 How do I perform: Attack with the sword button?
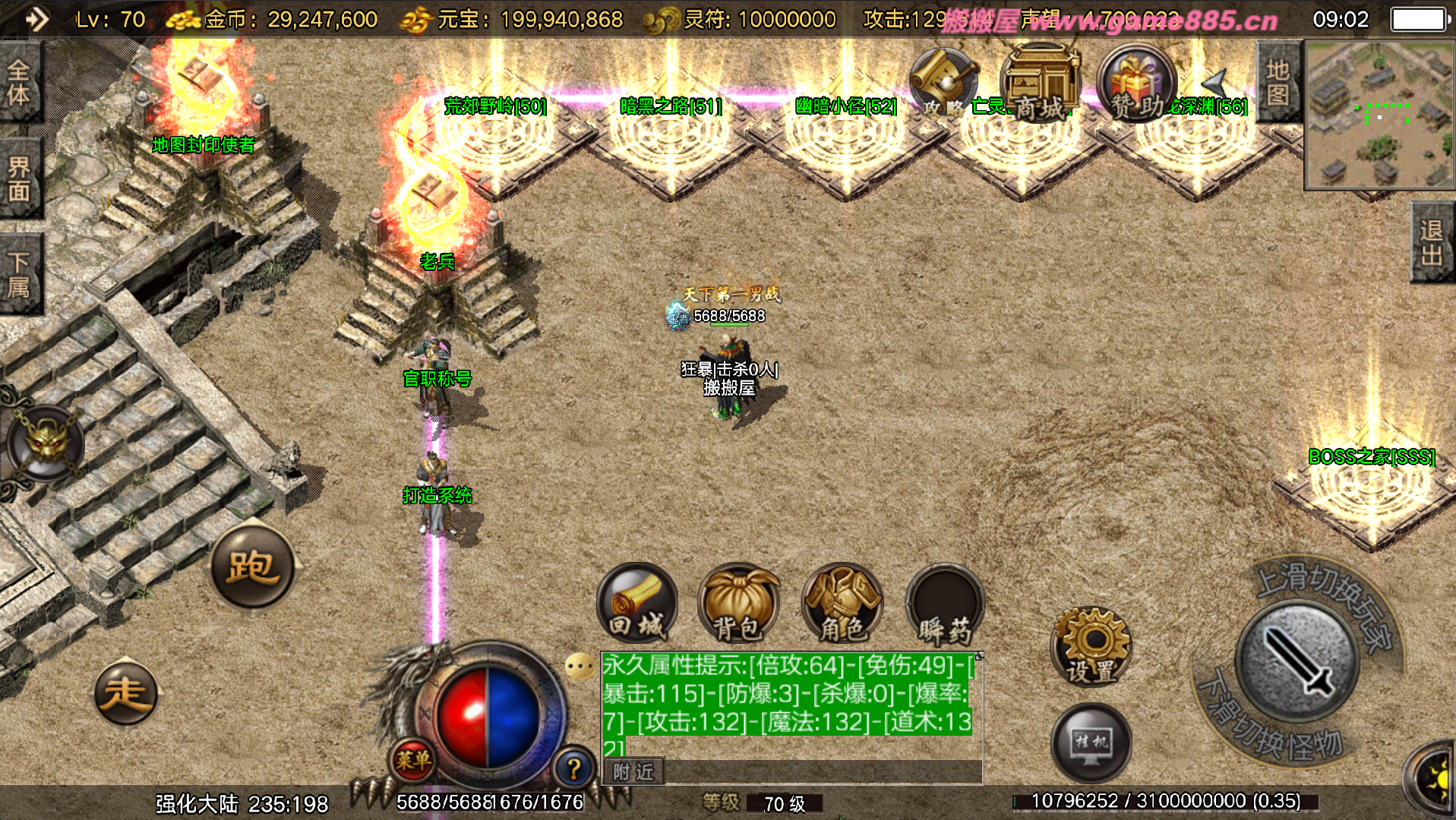pyautogui.click(x=1297, y=660)
